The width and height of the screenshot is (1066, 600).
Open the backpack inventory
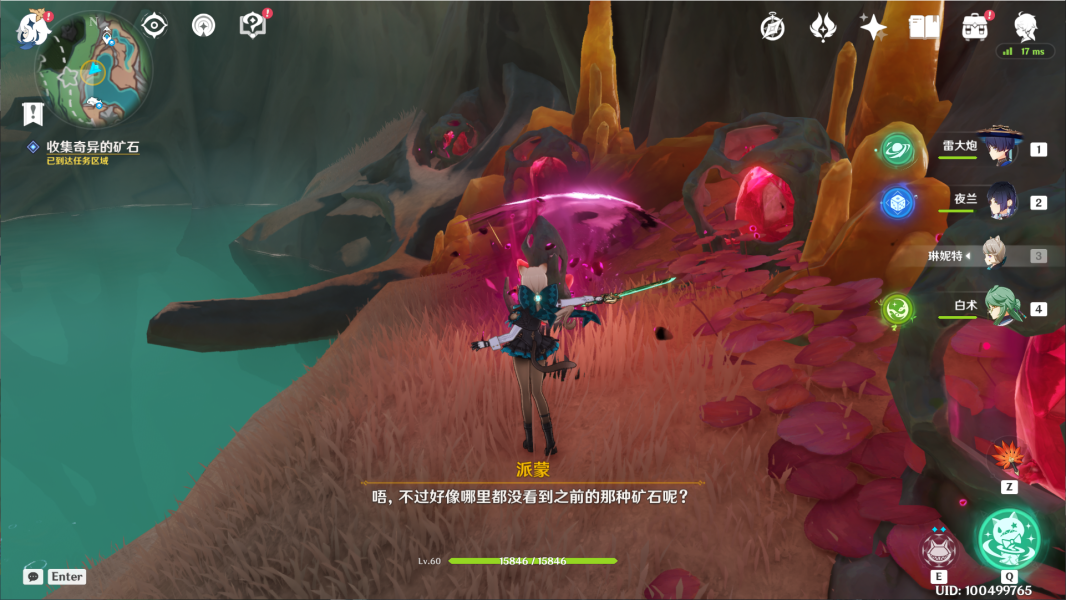click(x=975, y=27)
